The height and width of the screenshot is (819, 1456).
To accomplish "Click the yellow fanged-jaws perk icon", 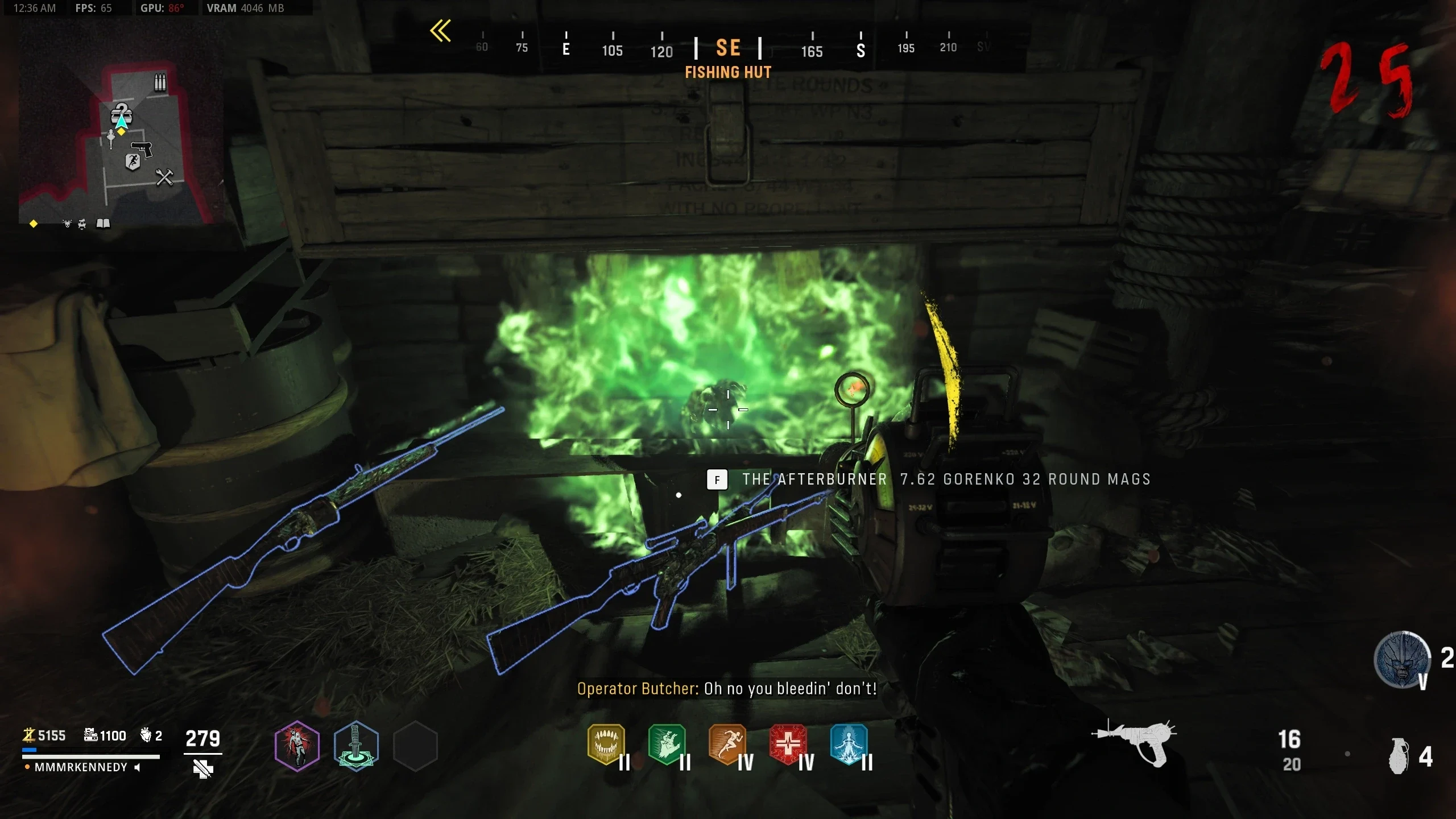I will [606, 744].
